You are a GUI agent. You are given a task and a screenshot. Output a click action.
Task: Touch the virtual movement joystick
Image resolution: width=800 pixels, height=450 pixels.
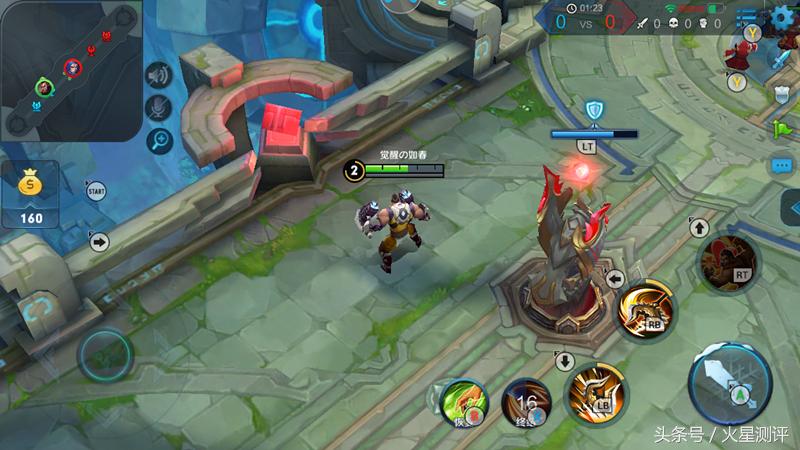[106, 353]
